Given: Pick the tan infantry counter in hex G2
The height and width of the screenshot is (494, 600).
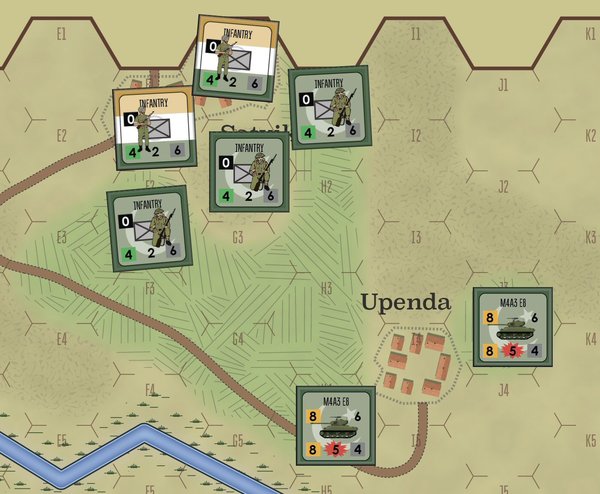Looking at the screenshot, I should click(x=237, y=55).
